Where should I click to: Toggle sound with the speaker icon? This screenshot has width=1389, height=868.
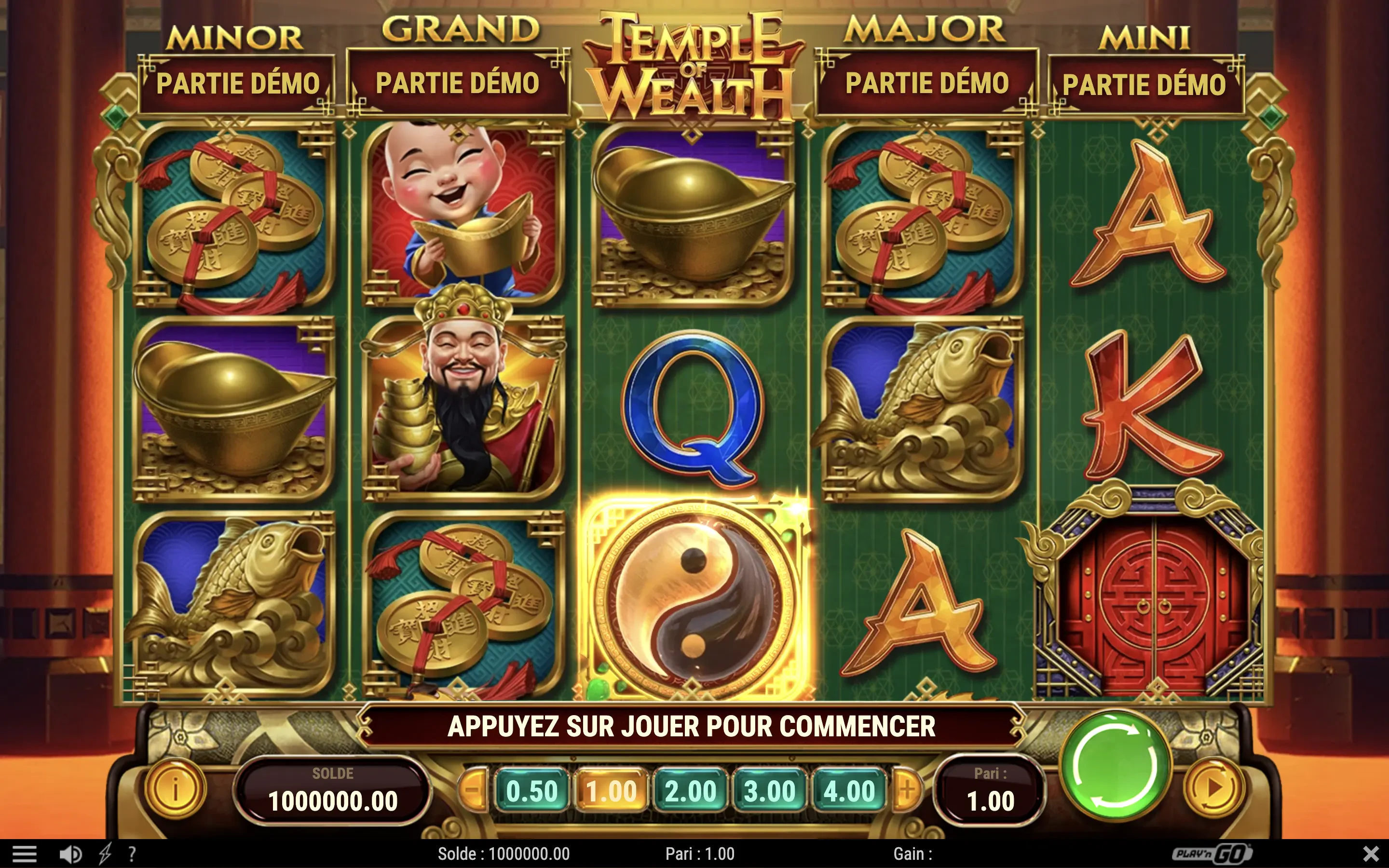click(x=70, y=854)
